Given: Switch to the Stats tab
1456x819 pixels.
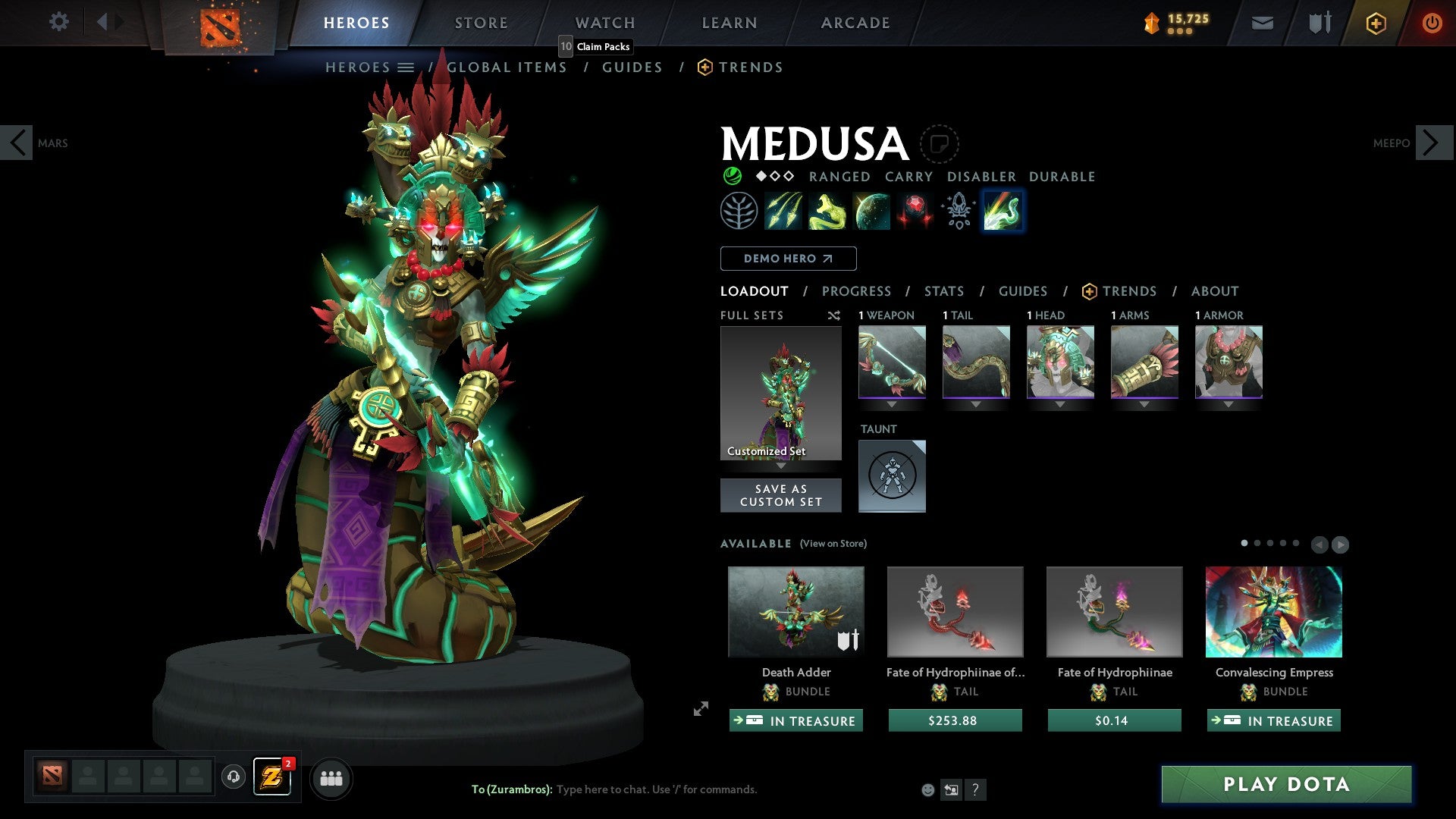Looking at the screenshot, I should point(944,291).
